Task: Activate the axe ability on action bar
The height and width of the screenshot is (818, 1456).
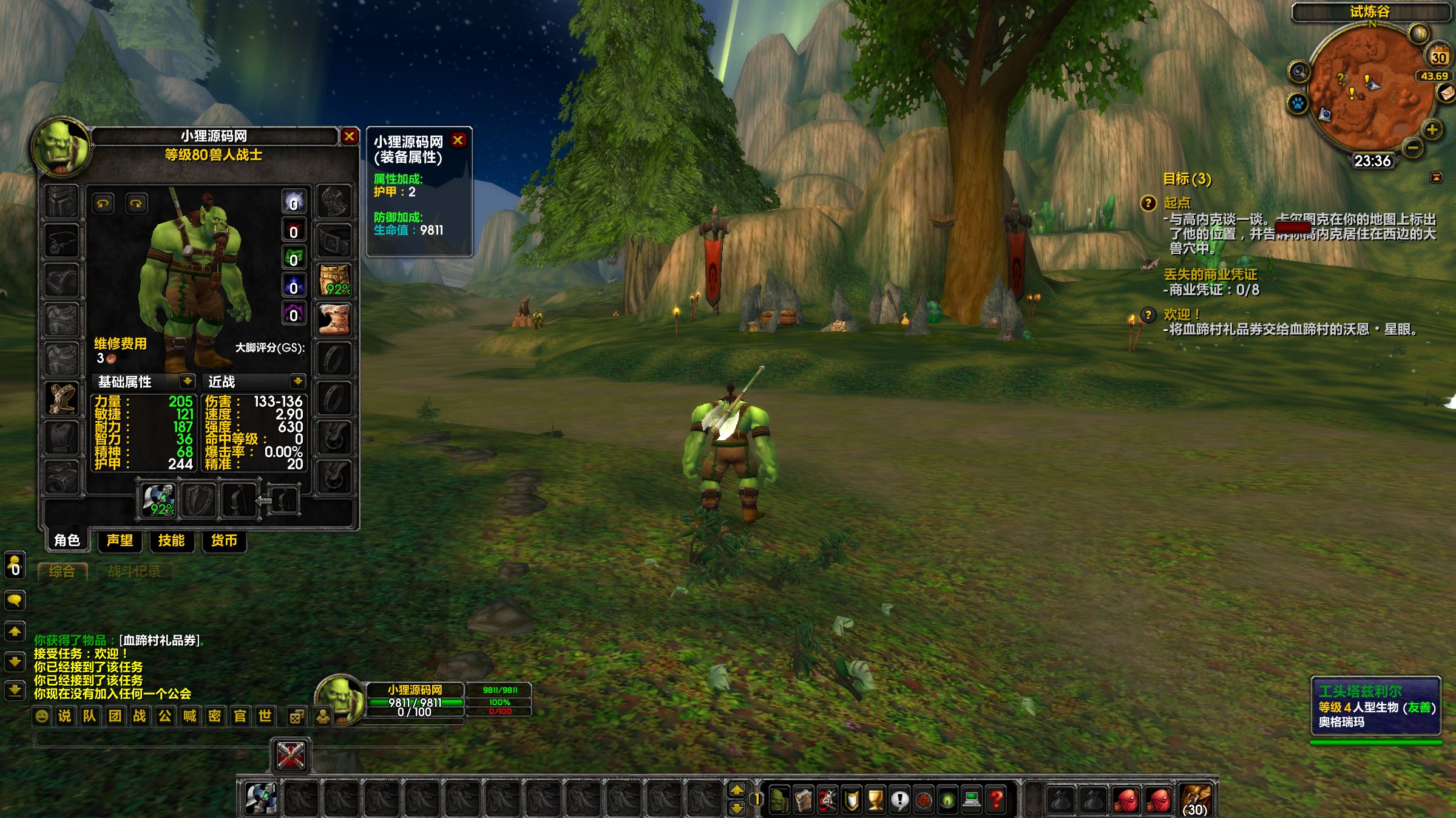Action: [261, 798]
